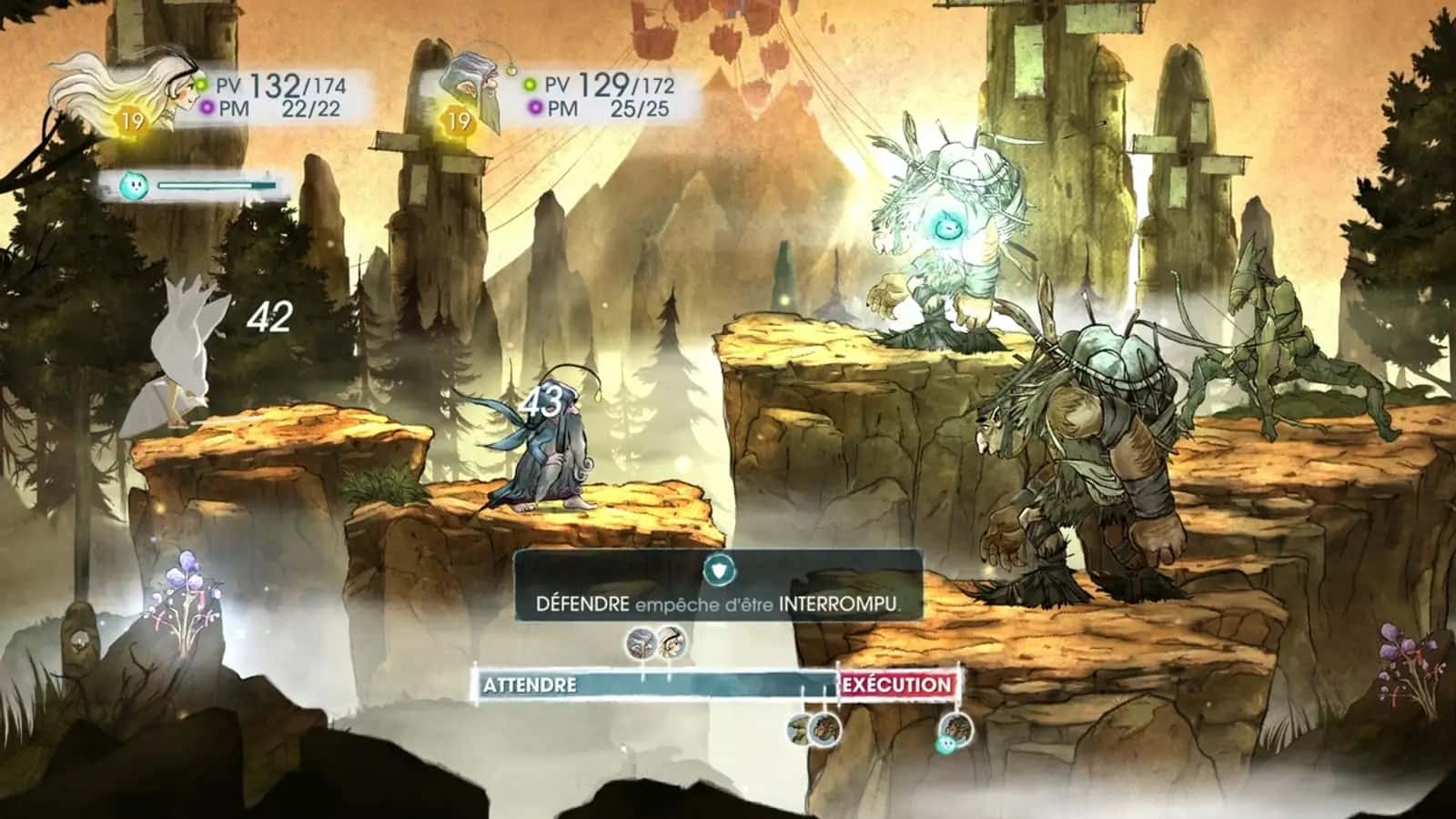Click the ally's level 19 hexagon badge
Viewport: 1456px width, 819px height.
461,121
